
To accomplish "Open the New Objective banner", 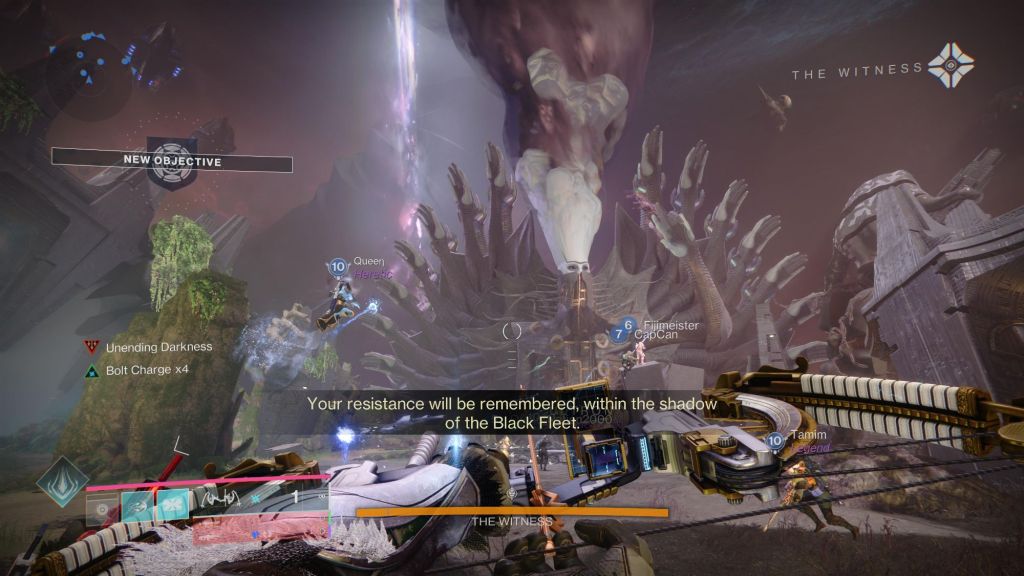I will point(172,160).
